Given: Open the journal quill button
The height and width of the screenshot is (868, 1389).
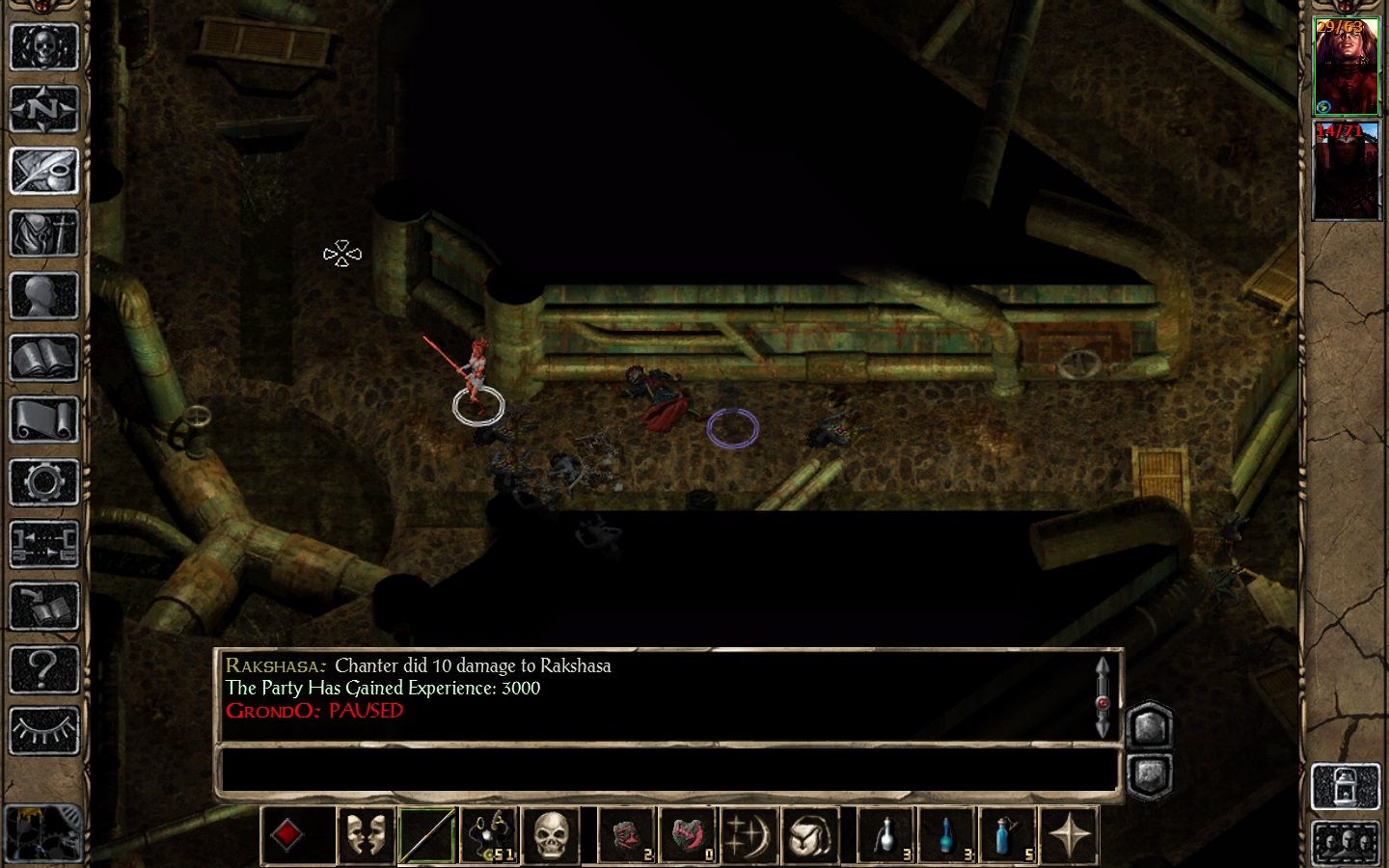Looking at the screenshot, I should coord(43,171).
